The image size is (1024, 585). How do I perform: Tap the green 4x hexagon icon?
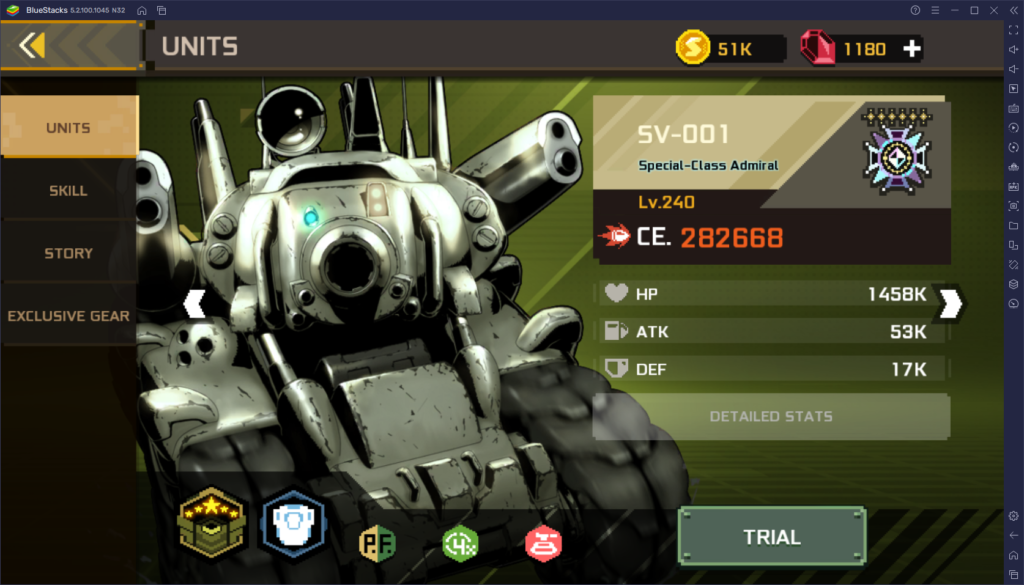coord(460,542)
